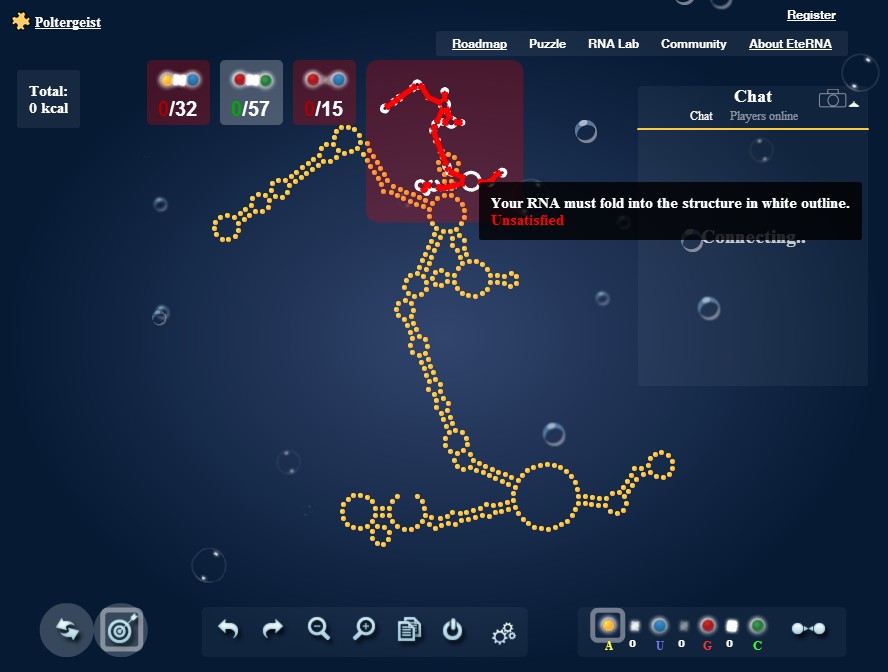Open settings with the gears icon
The width and height of the screenshot is (888, 672).
tap(503, 632)
